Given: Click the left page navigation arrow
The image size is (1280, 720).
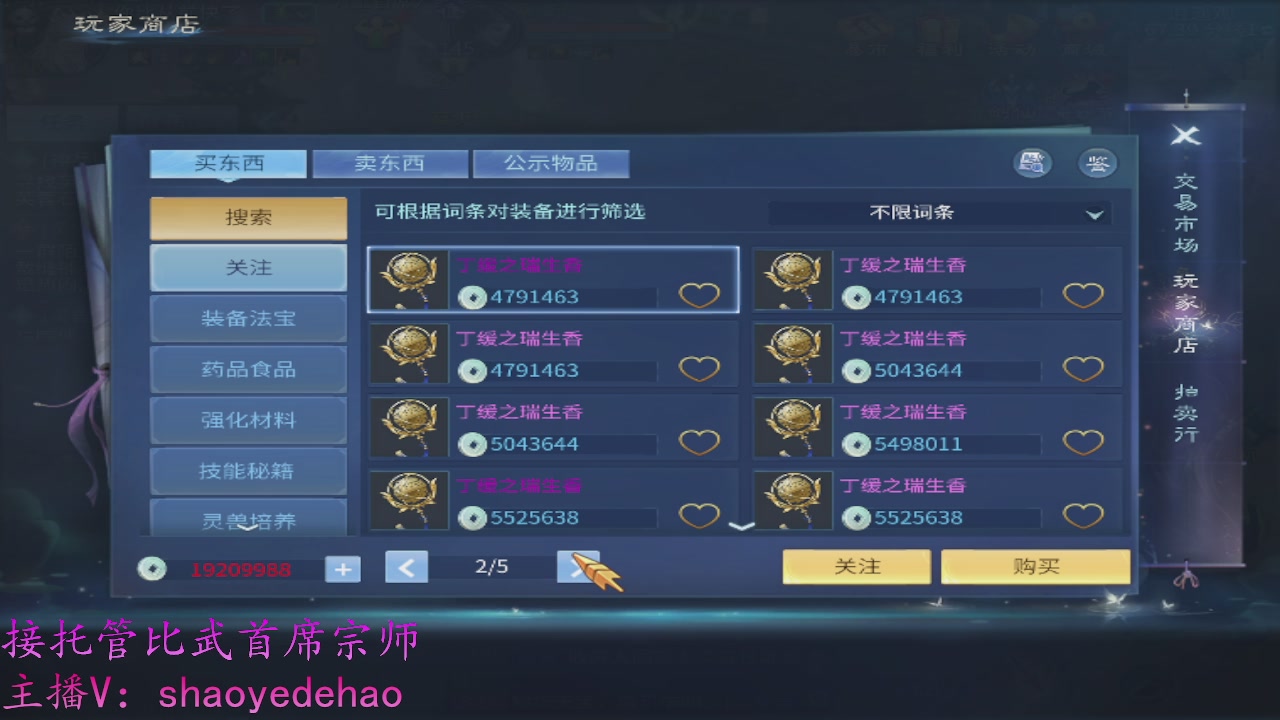Looking at the screenshot, I should [x=407, y=566].
